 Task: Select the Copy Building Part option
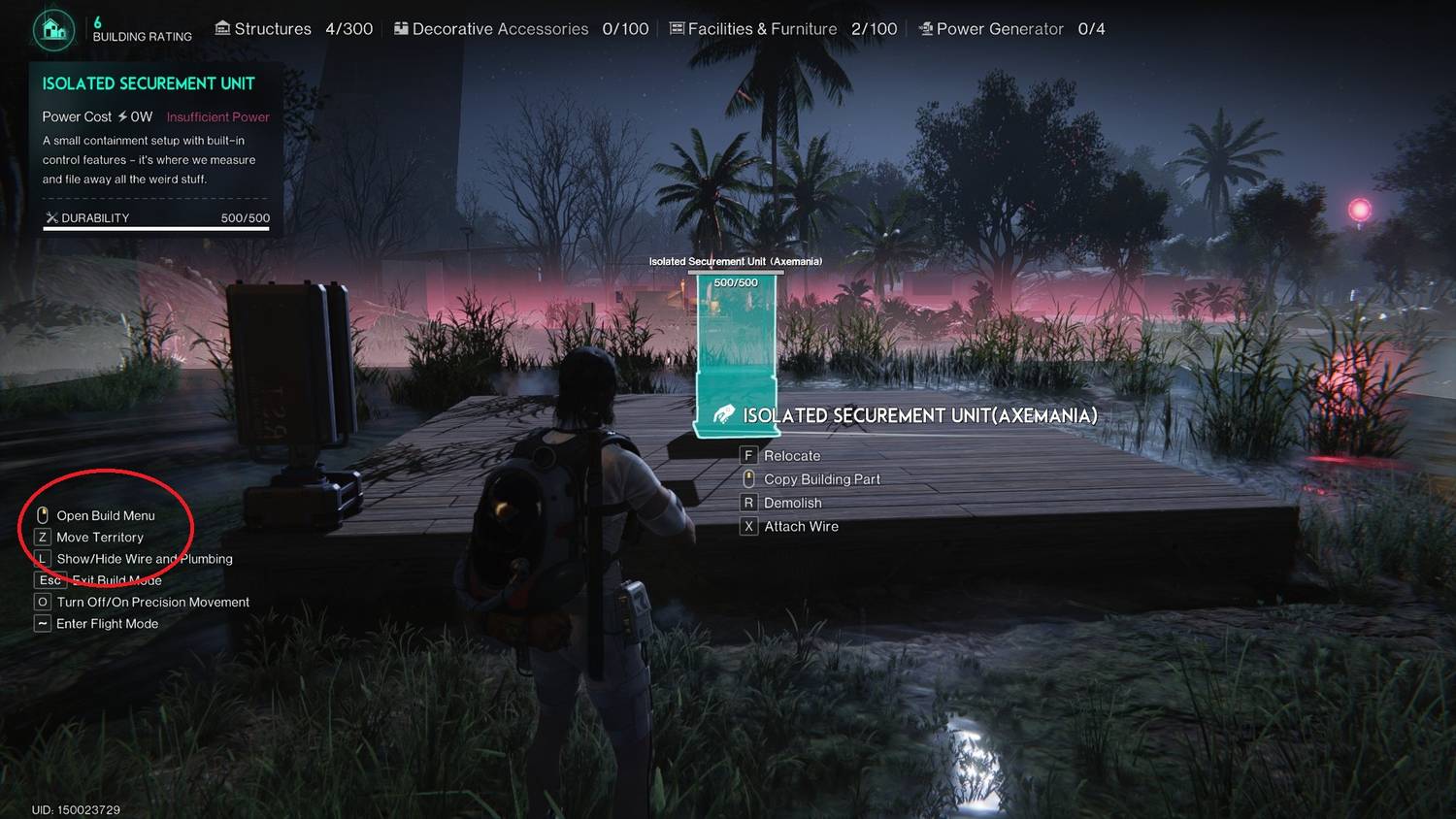821,479
